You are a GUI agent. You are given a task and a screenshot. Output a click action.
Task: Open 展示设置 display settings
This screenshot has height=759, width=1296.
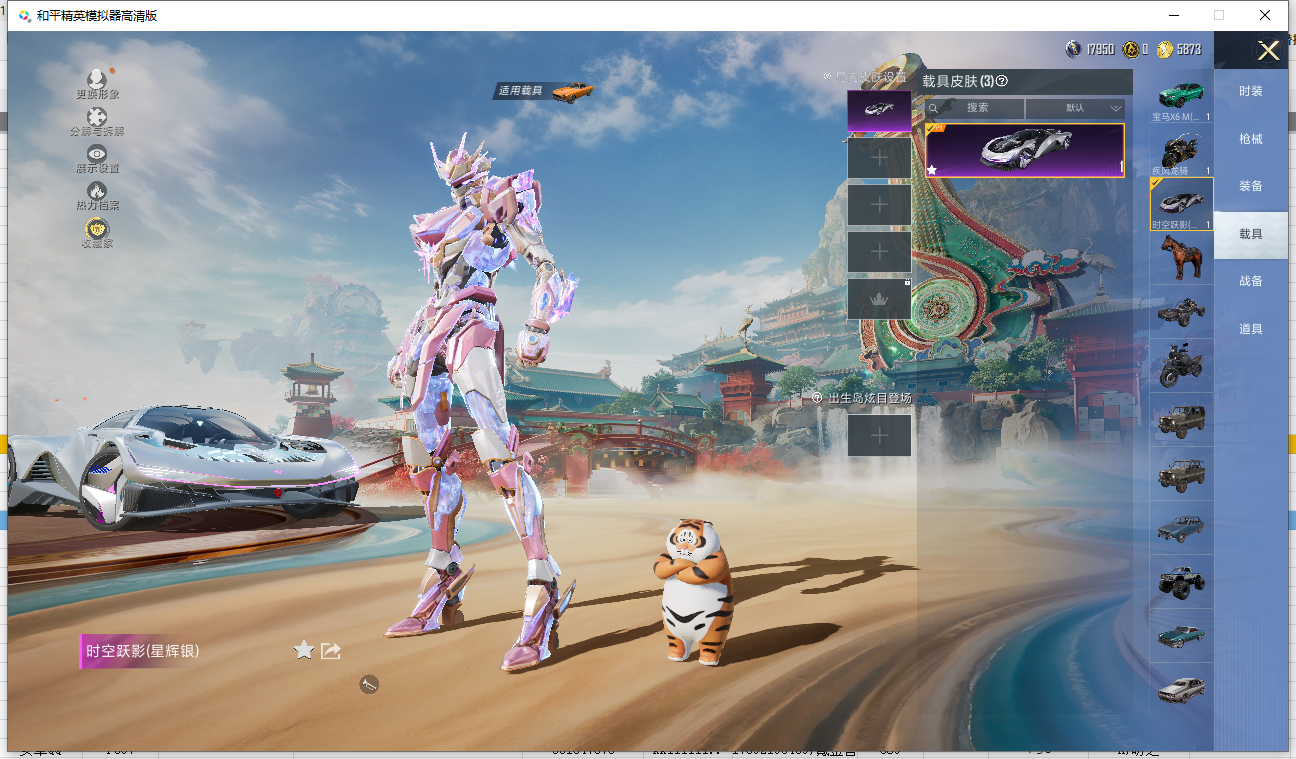pos(97,154)
